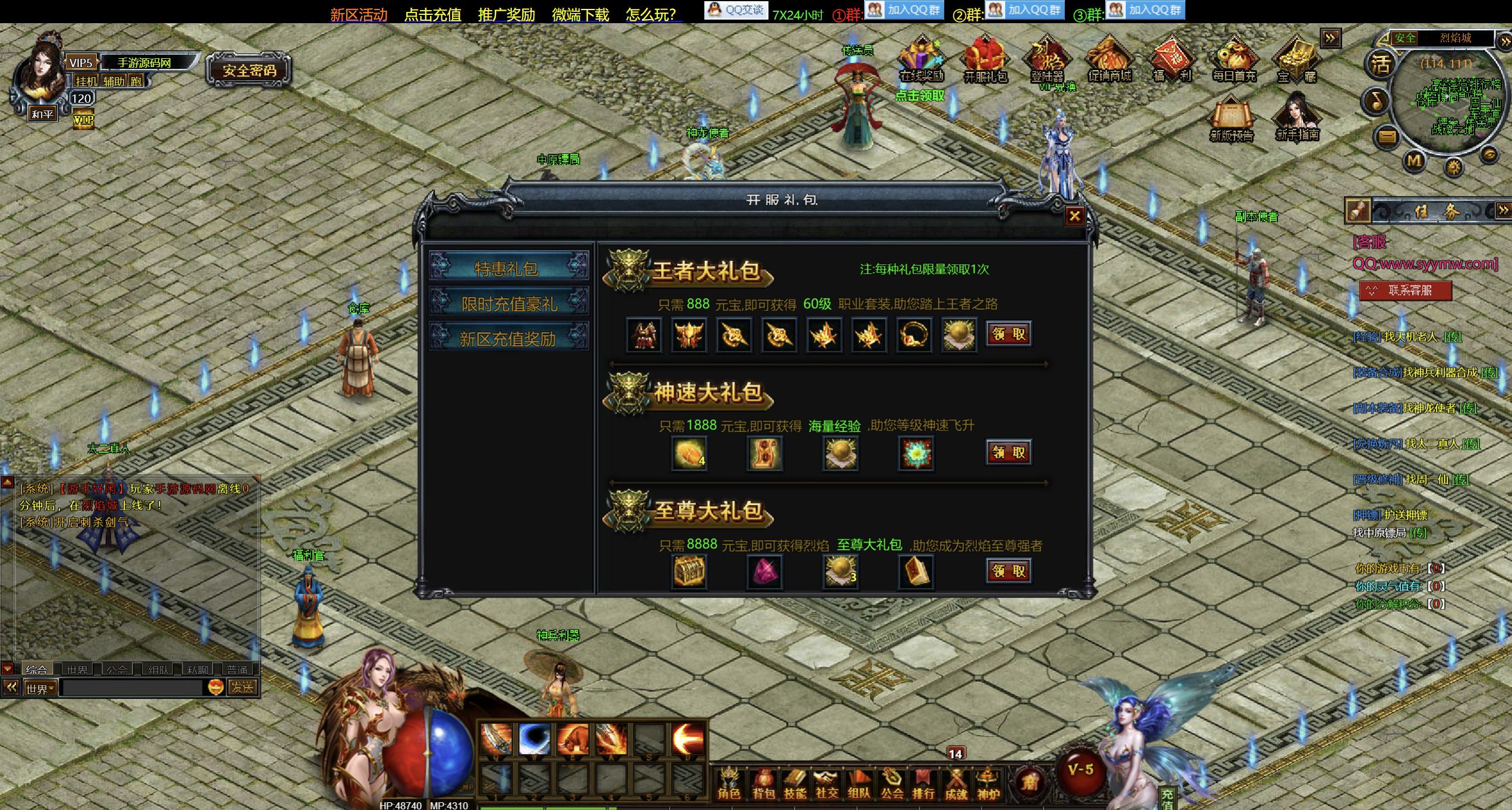Show the 新手指南 beginner guide
This screenshot has height=810, width=1512.
1297,118
